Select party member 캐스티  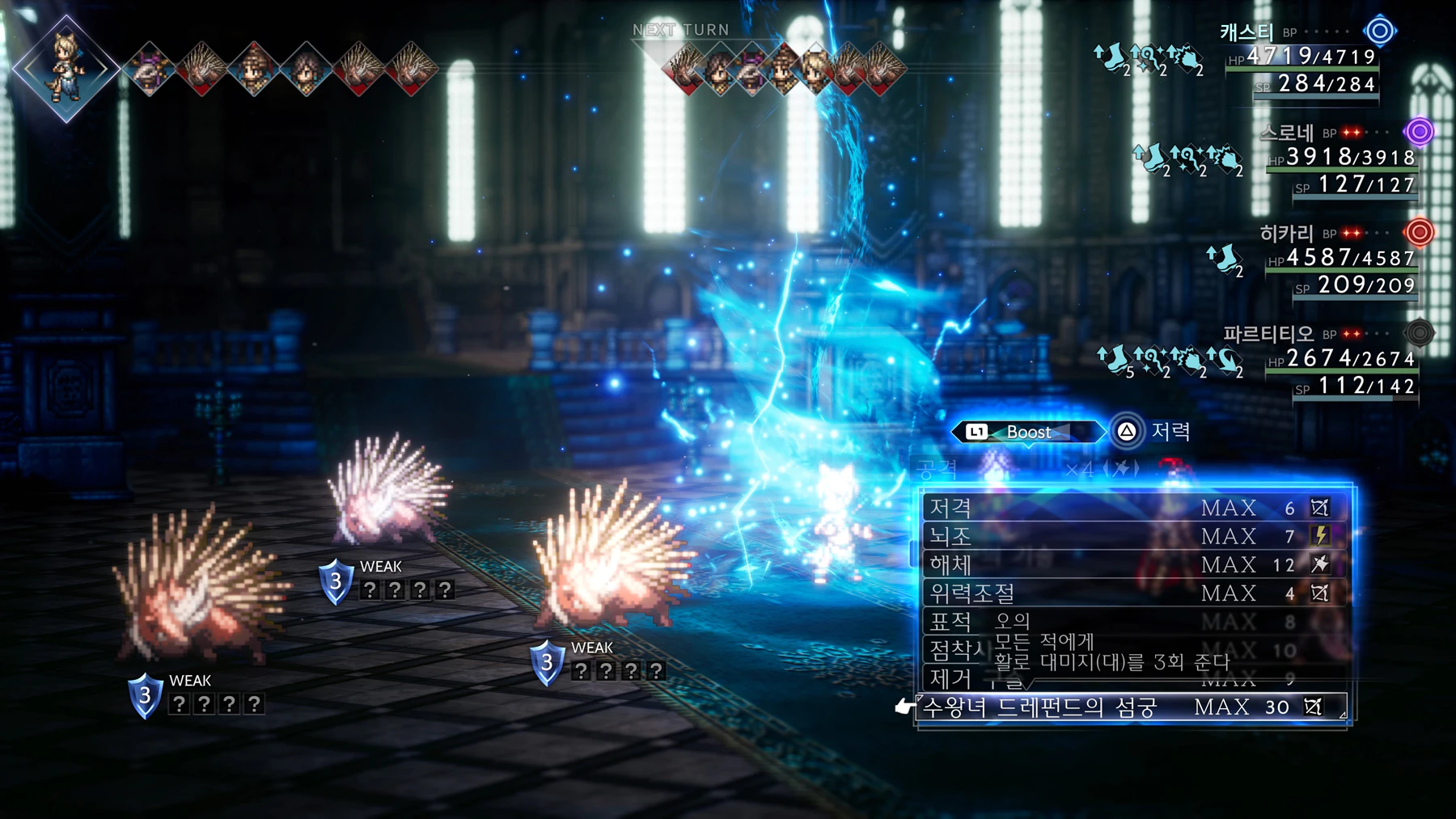tap(1247, 32)
